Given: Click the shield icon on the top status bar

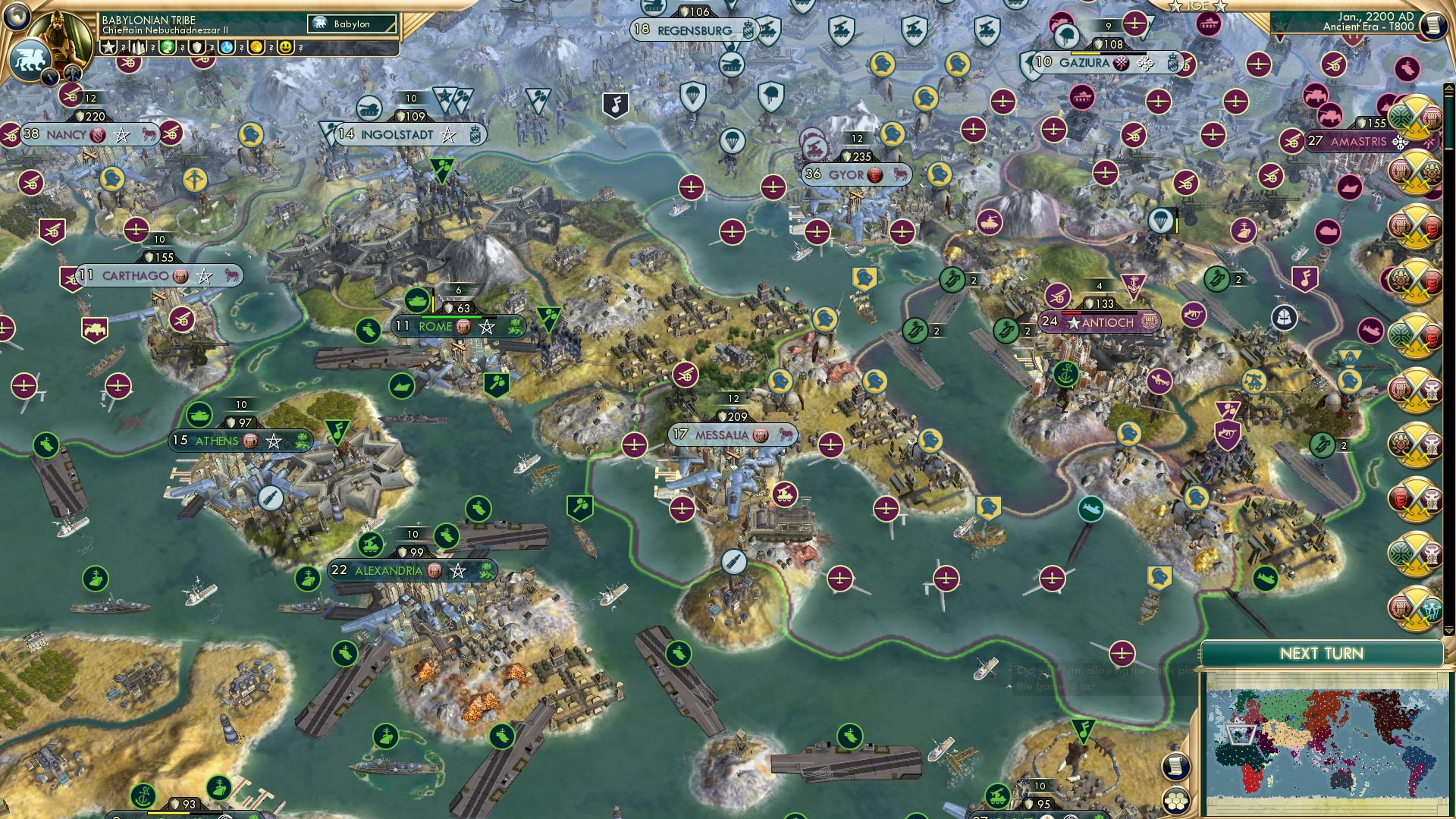Looking at the screenshot, I should pos(196,47).
